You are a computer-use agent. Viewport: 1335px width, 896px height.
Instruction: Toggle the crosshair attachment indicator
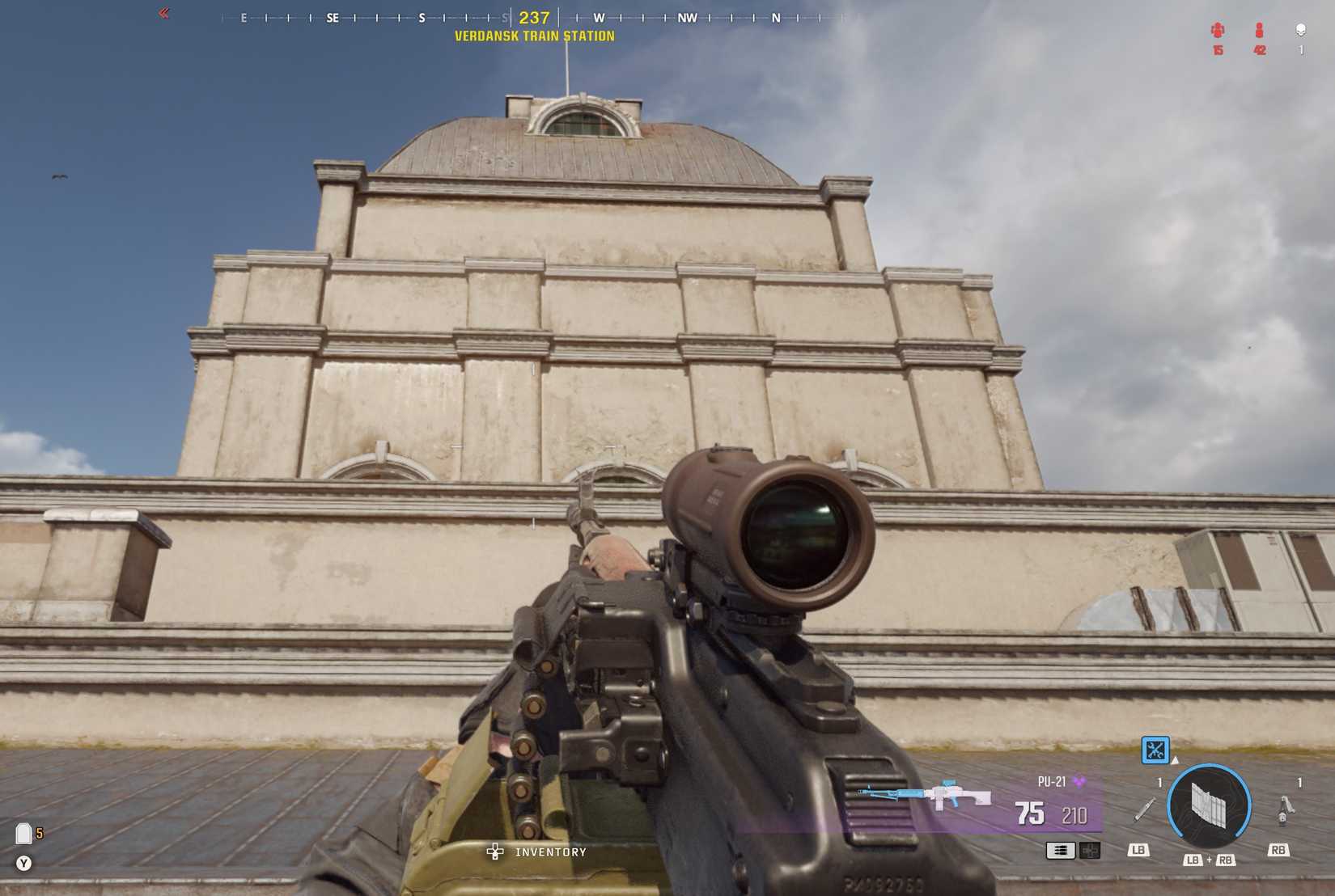click(1091, 850)
